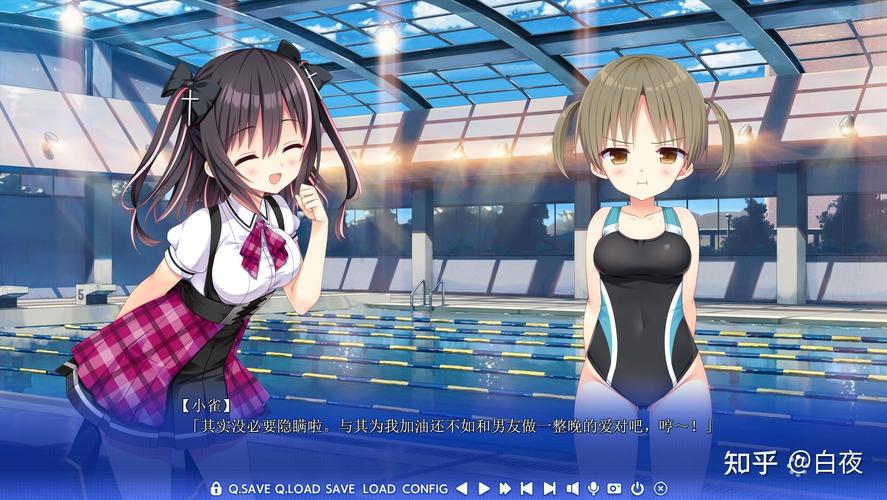The height and width of the screenshot is (500, 887).
Task: Click the power icon to quit
Action: [638, 488]
